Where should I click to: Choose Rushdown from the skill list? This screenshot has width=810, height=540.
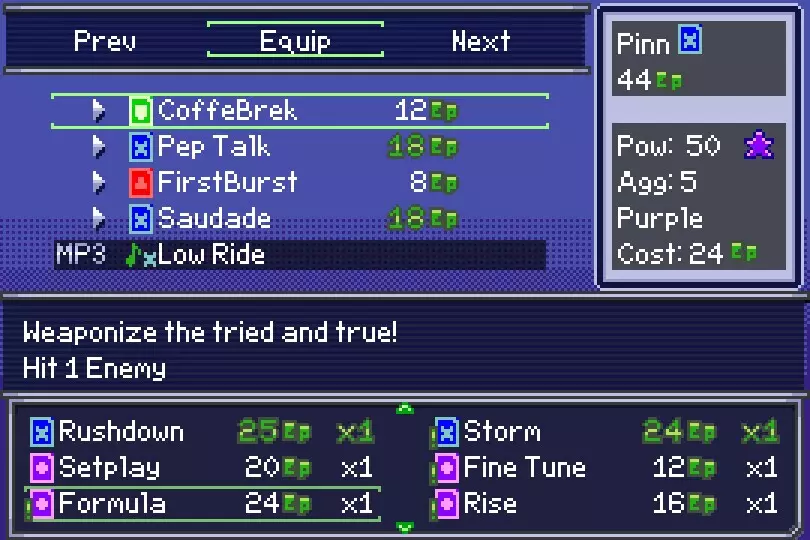coord(200,432)
